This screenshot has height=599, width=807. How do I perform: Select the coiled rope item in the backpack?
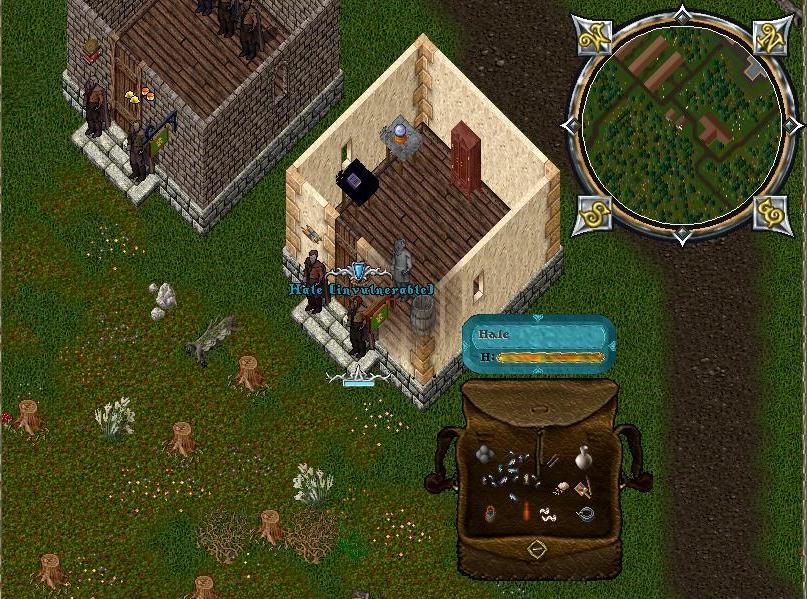tap(585, 514)
